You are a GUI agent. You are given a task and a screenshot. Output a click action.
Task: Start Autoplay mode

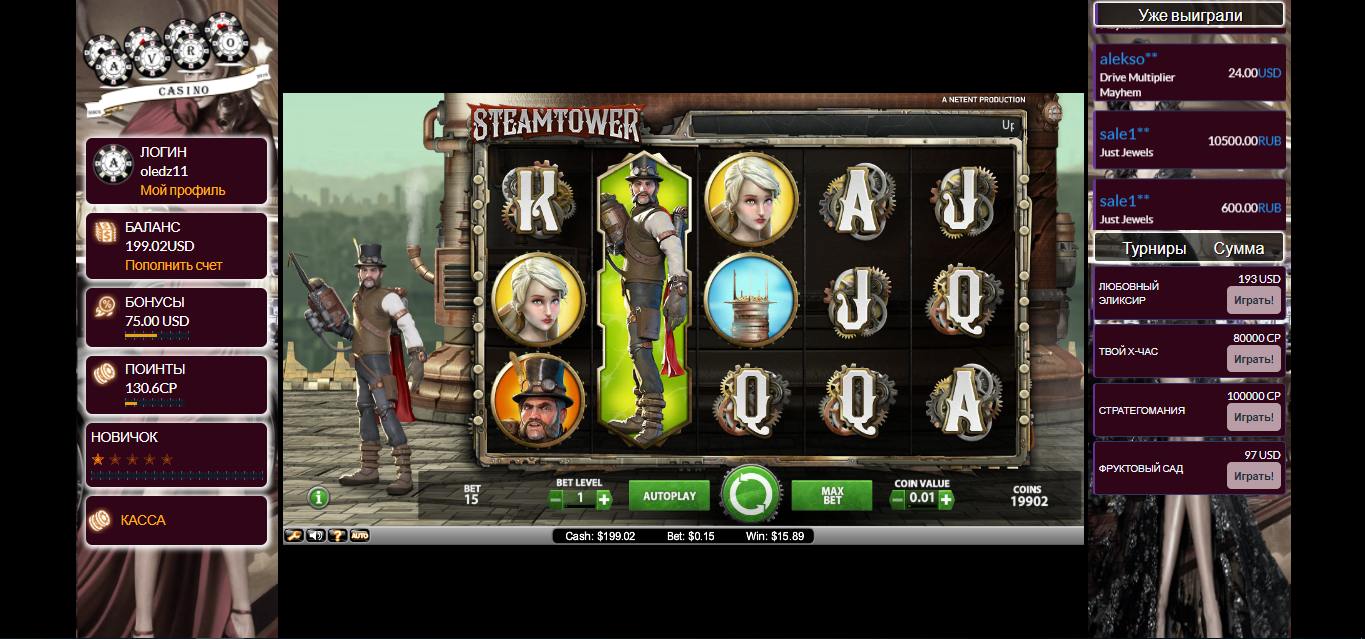[669, 496]
